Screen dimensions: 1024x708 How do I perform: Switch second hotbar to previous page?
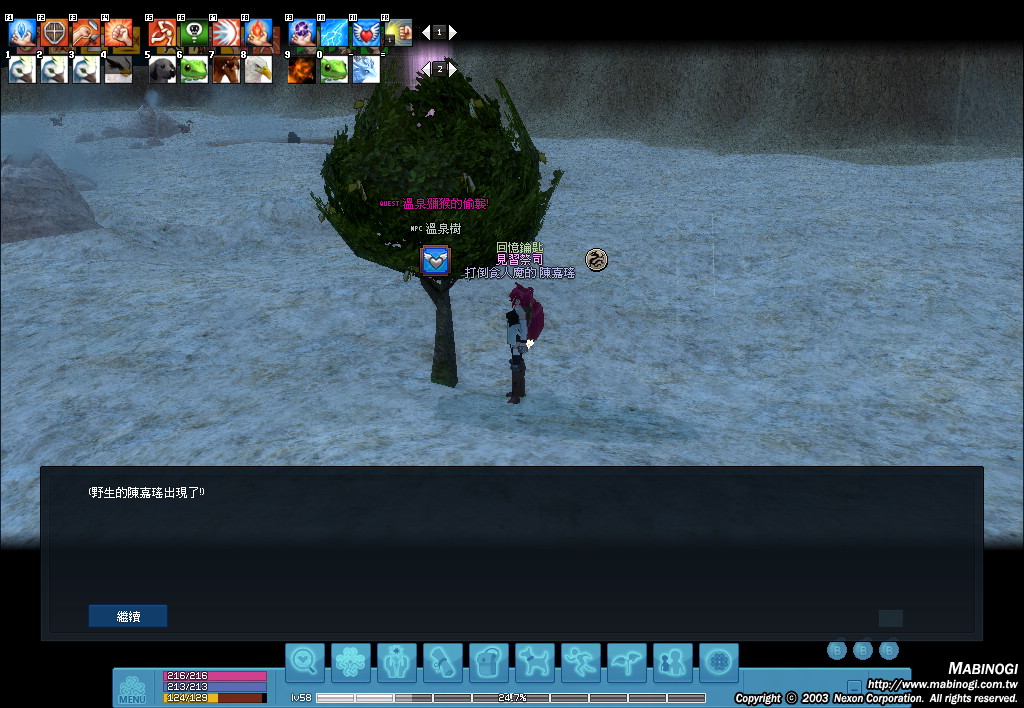point(425,69)
